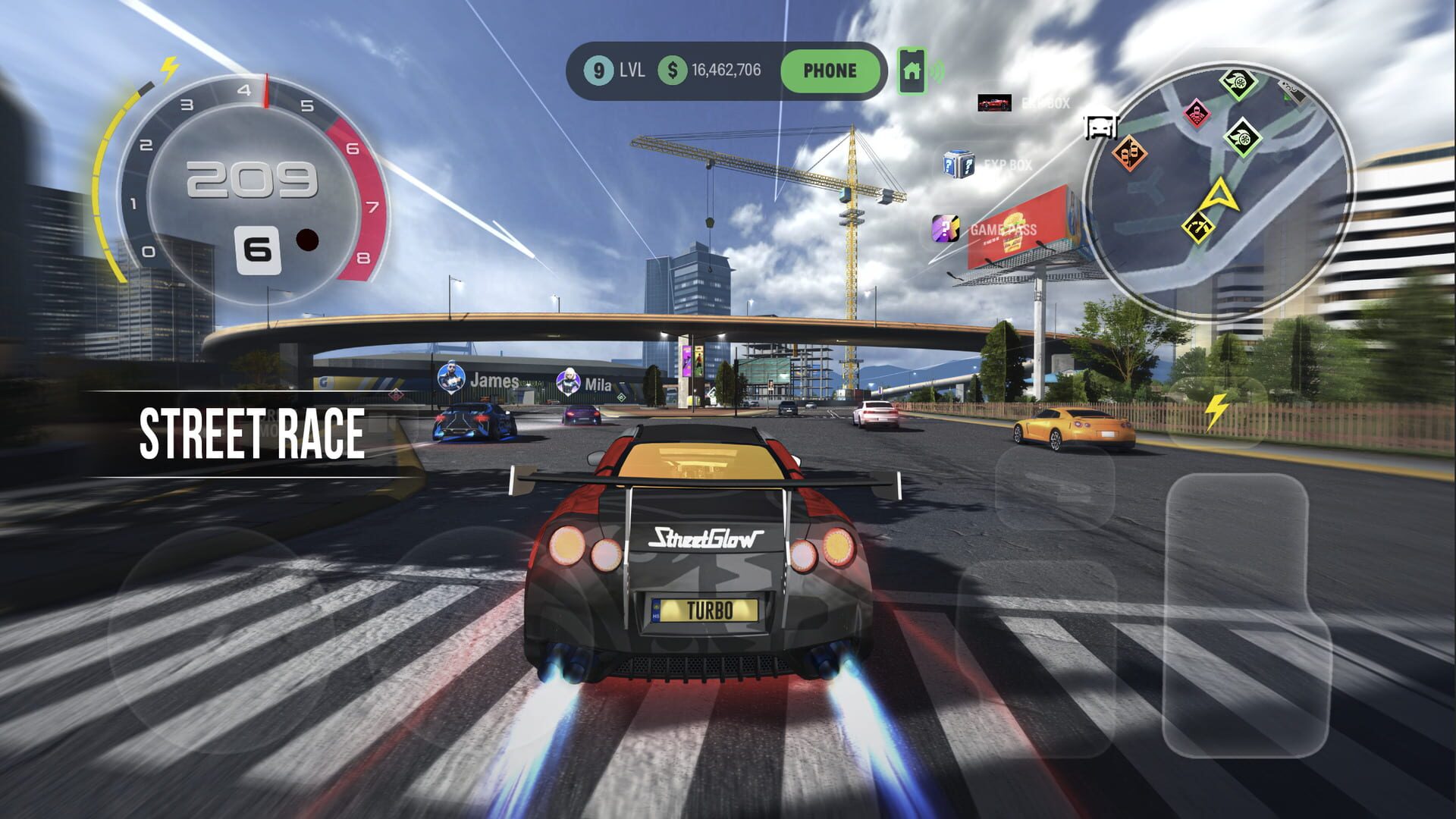Tap the green drift event marker on the minimap
Screen dimensions: 1456x819
[x=1239, y=83]
